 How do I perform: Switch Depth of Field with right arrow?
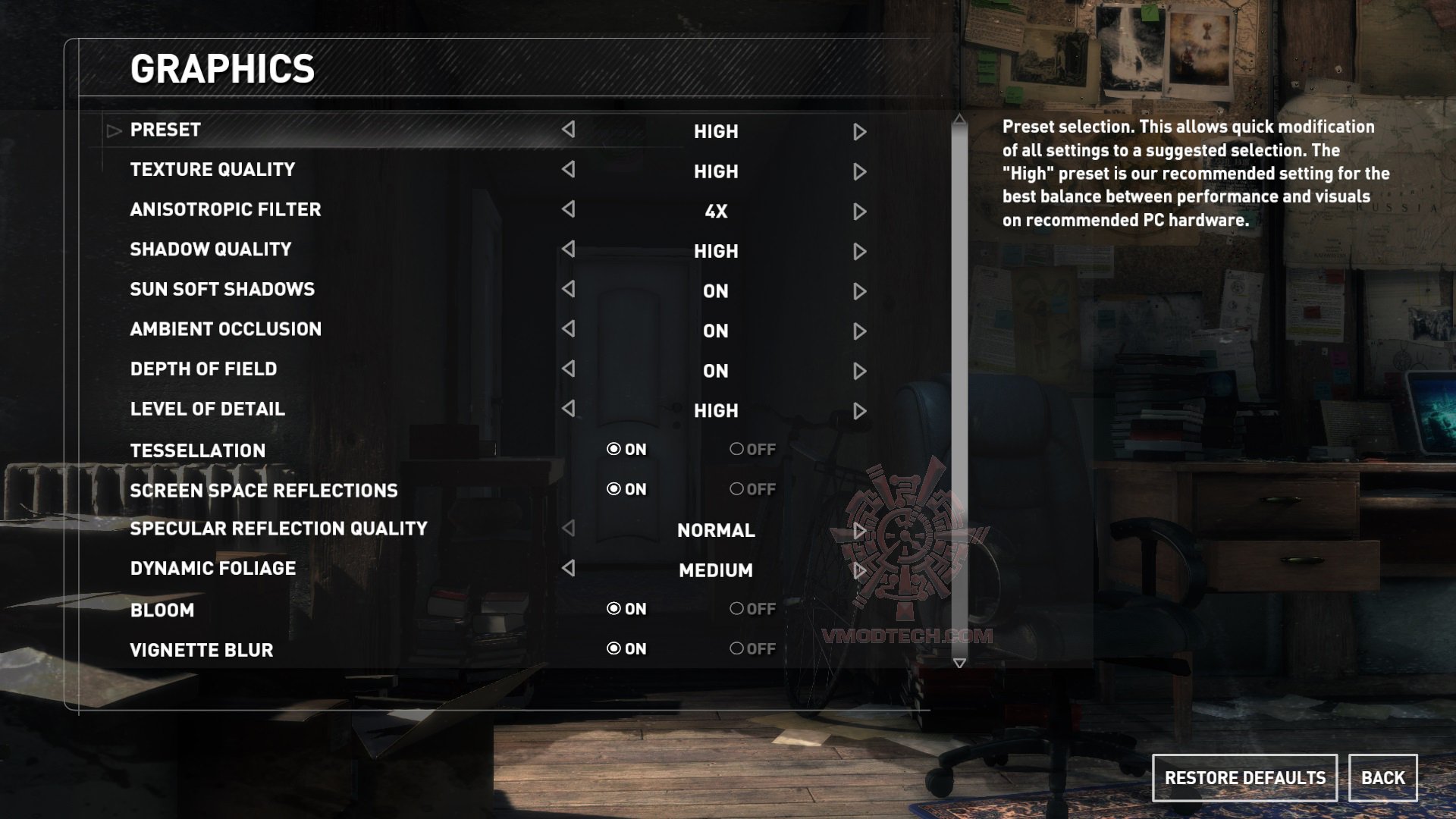pyautogui.click(x=859, y=371)
